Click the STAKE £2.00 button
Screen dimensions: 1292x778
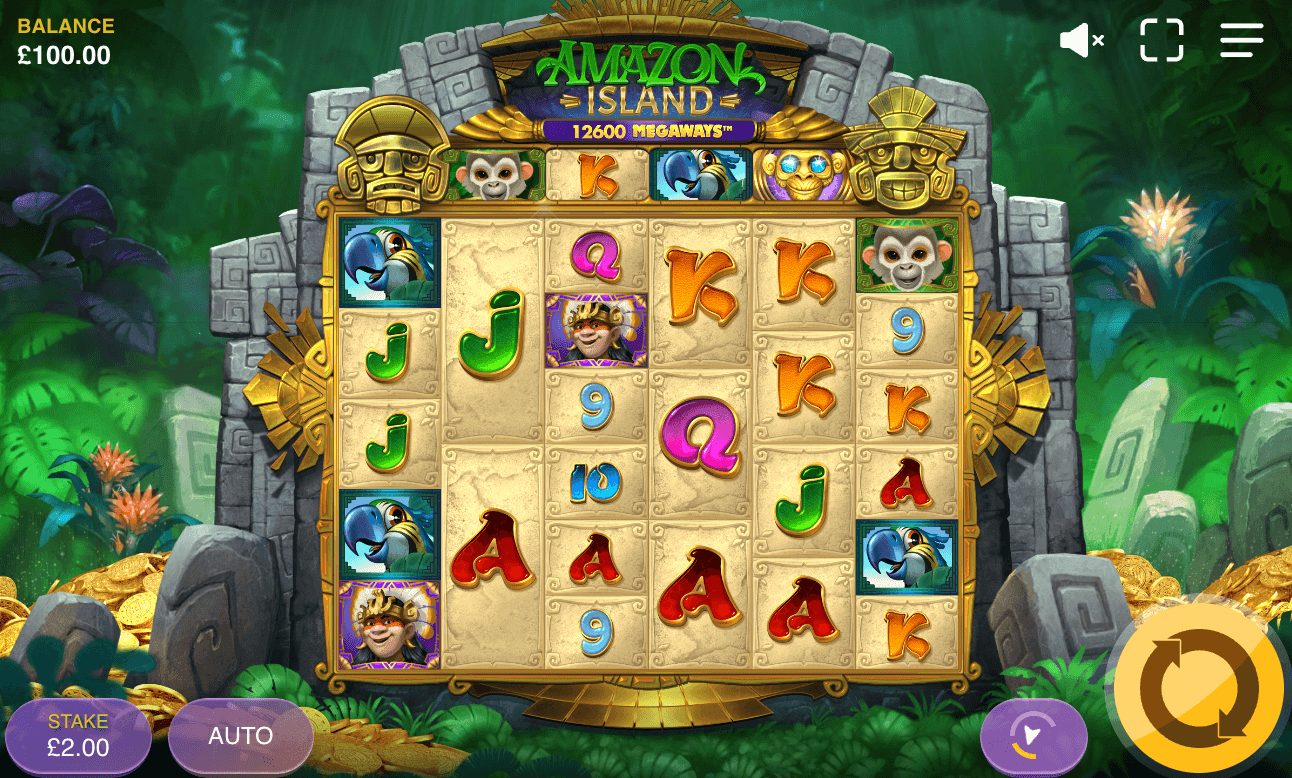click(x=79, y=735)
